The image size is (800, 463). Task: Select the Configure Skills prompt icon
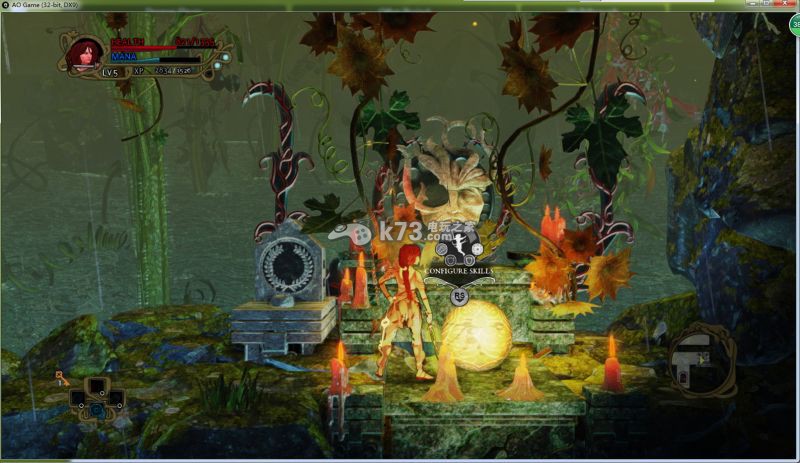coord(460,246)
